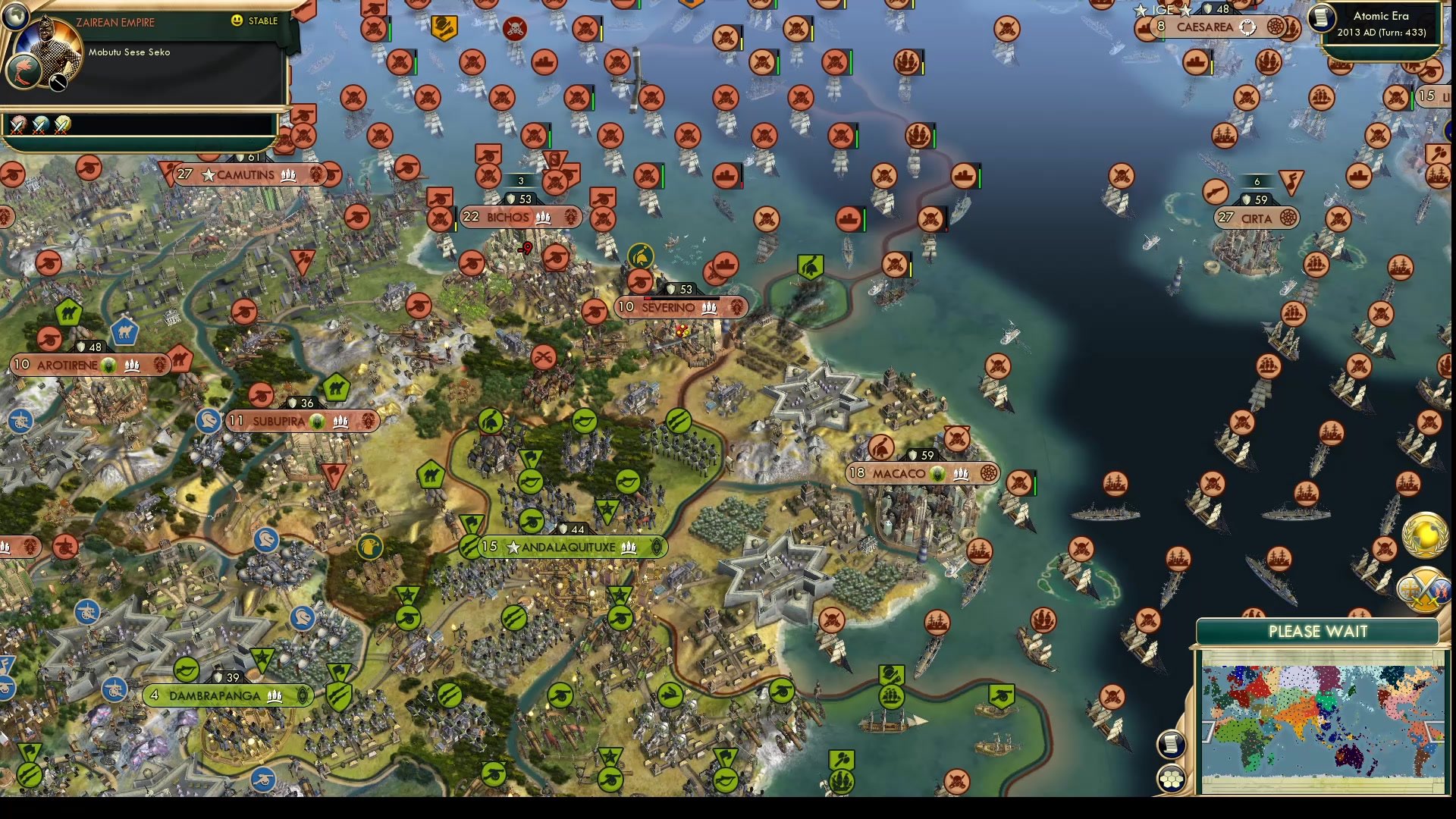Select the Camutins city banner
Viewport: 1456px width, 819px height.
(x=246, y=174)
